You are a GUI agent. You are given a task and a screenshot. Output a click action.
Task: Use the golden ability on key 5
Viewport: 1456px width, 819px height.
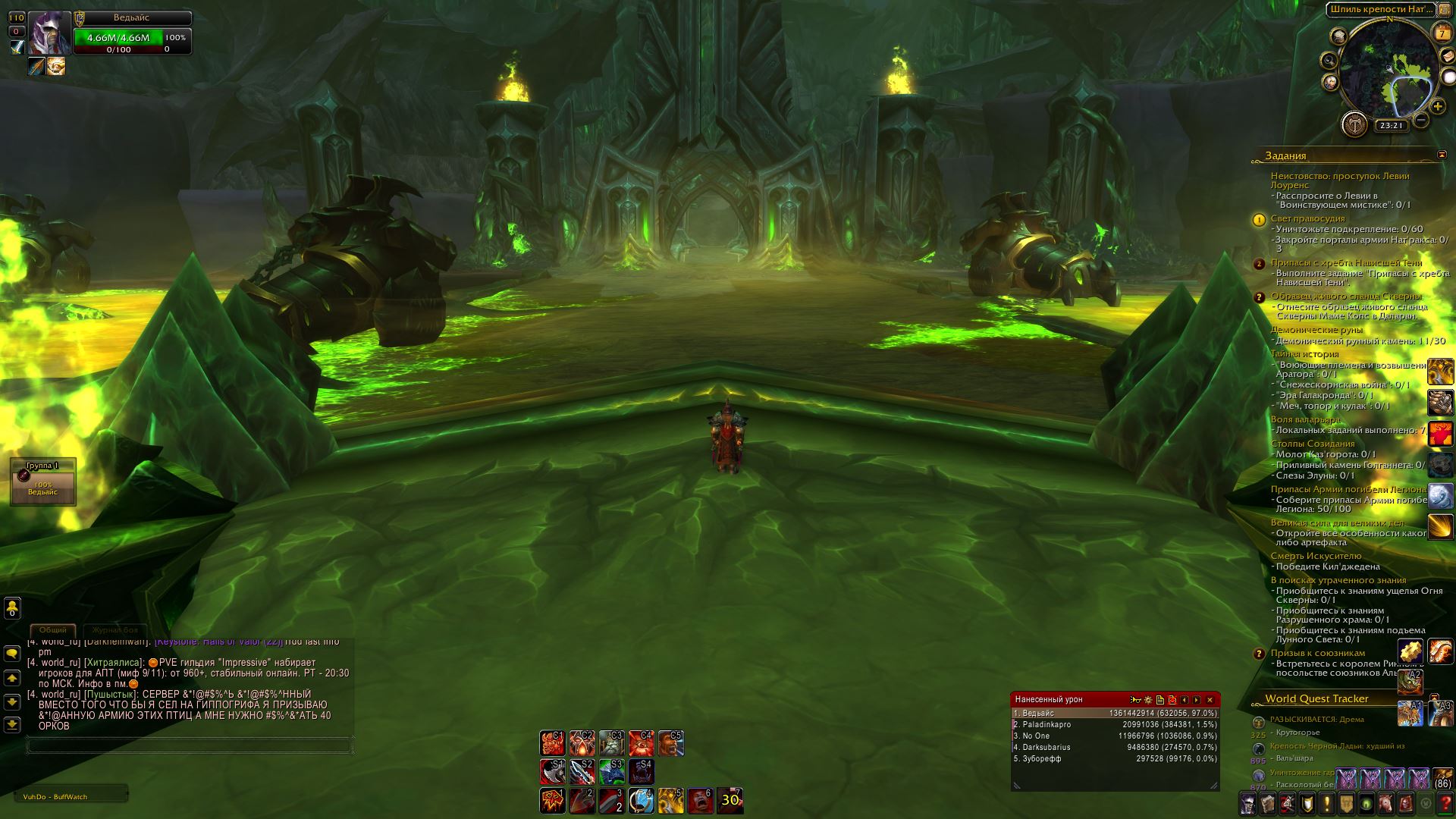pos(670,801)
